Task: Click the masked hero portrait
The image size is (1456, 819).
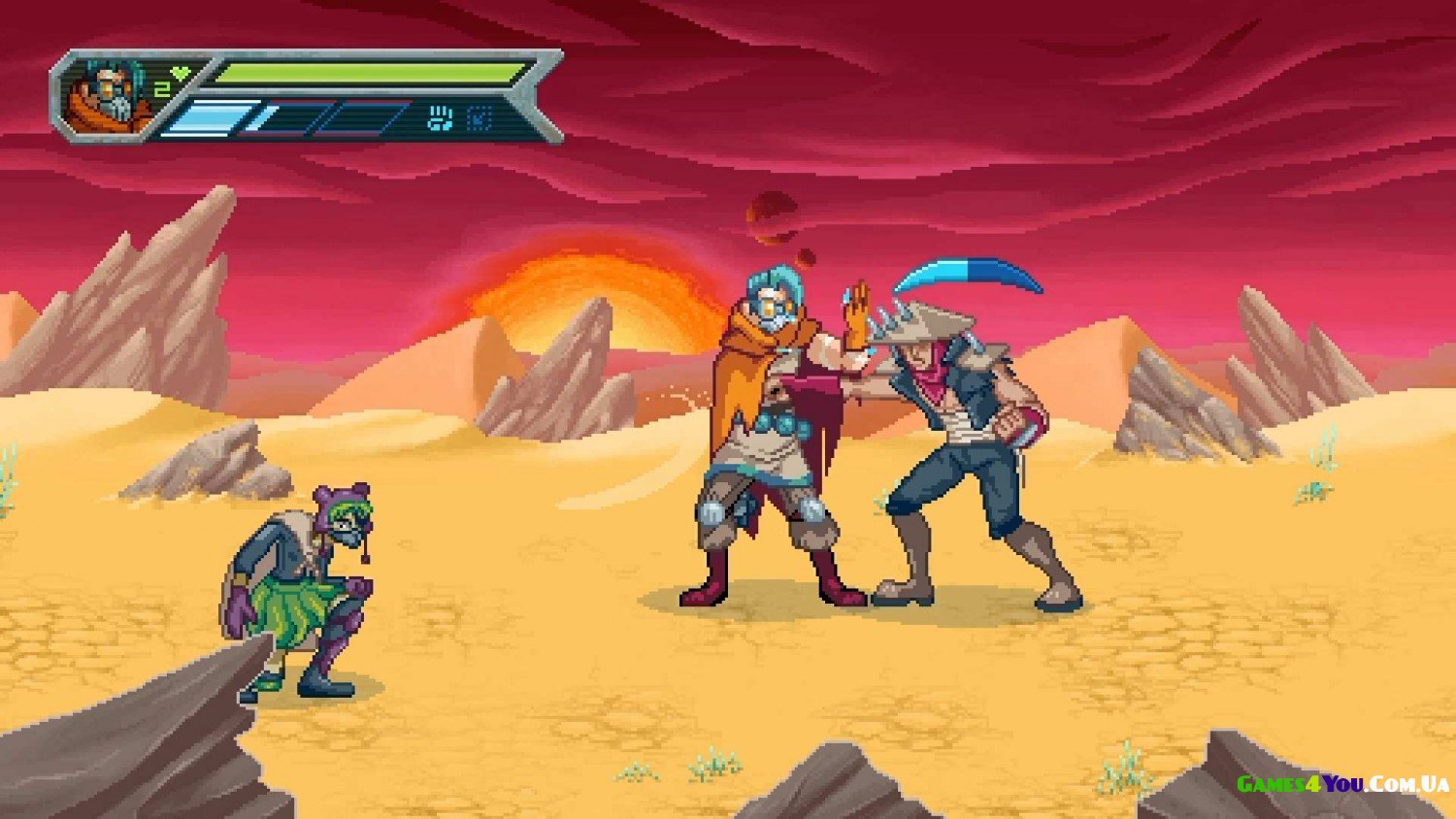Action: 105,95
